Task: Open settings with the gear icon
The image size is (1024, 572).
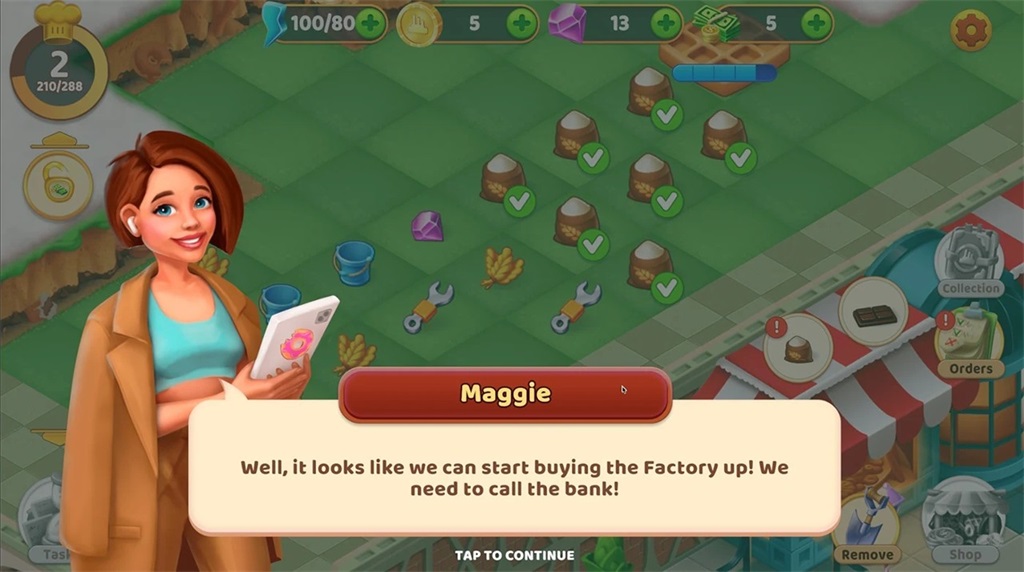Action: pyautogui.click(x=970, y=31)
